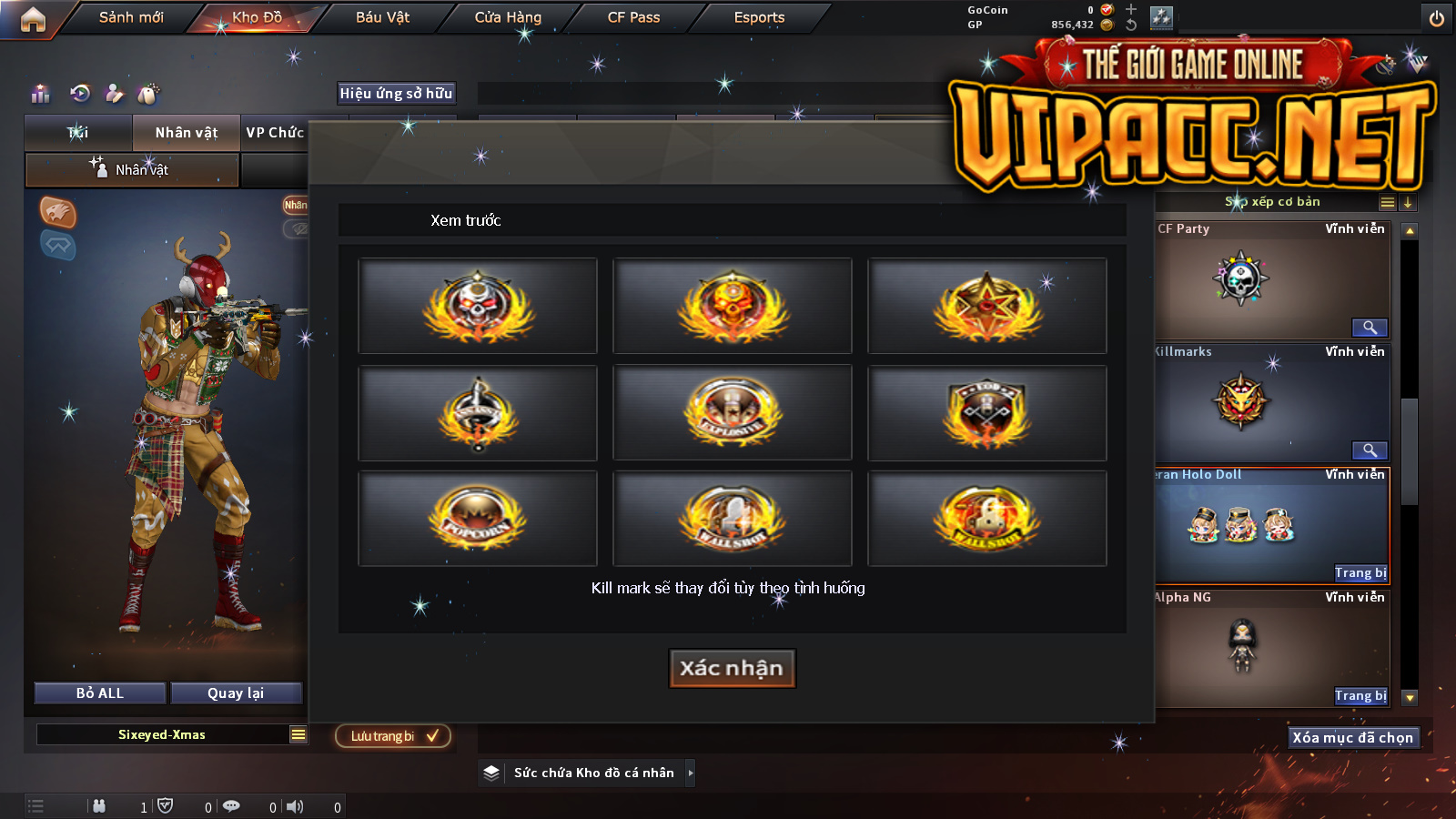The width and height of the screenshot is (1456, 819).
Task: Toggle the Lưu trang bị option
Action: pyautogui.click(x=393, y=736)
